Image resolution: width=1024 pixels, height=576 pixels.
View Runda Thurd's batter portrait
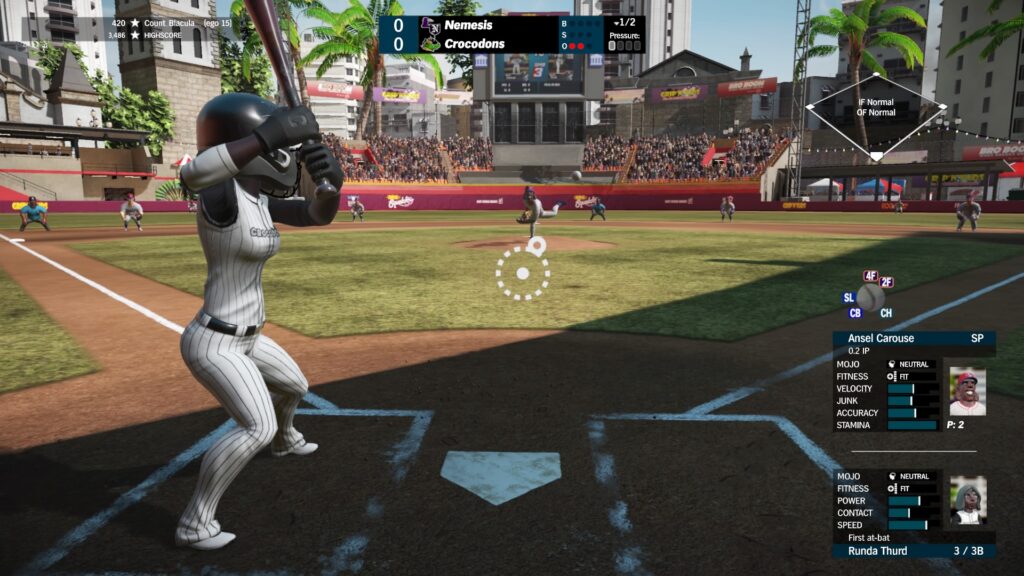tap(967, 500)
